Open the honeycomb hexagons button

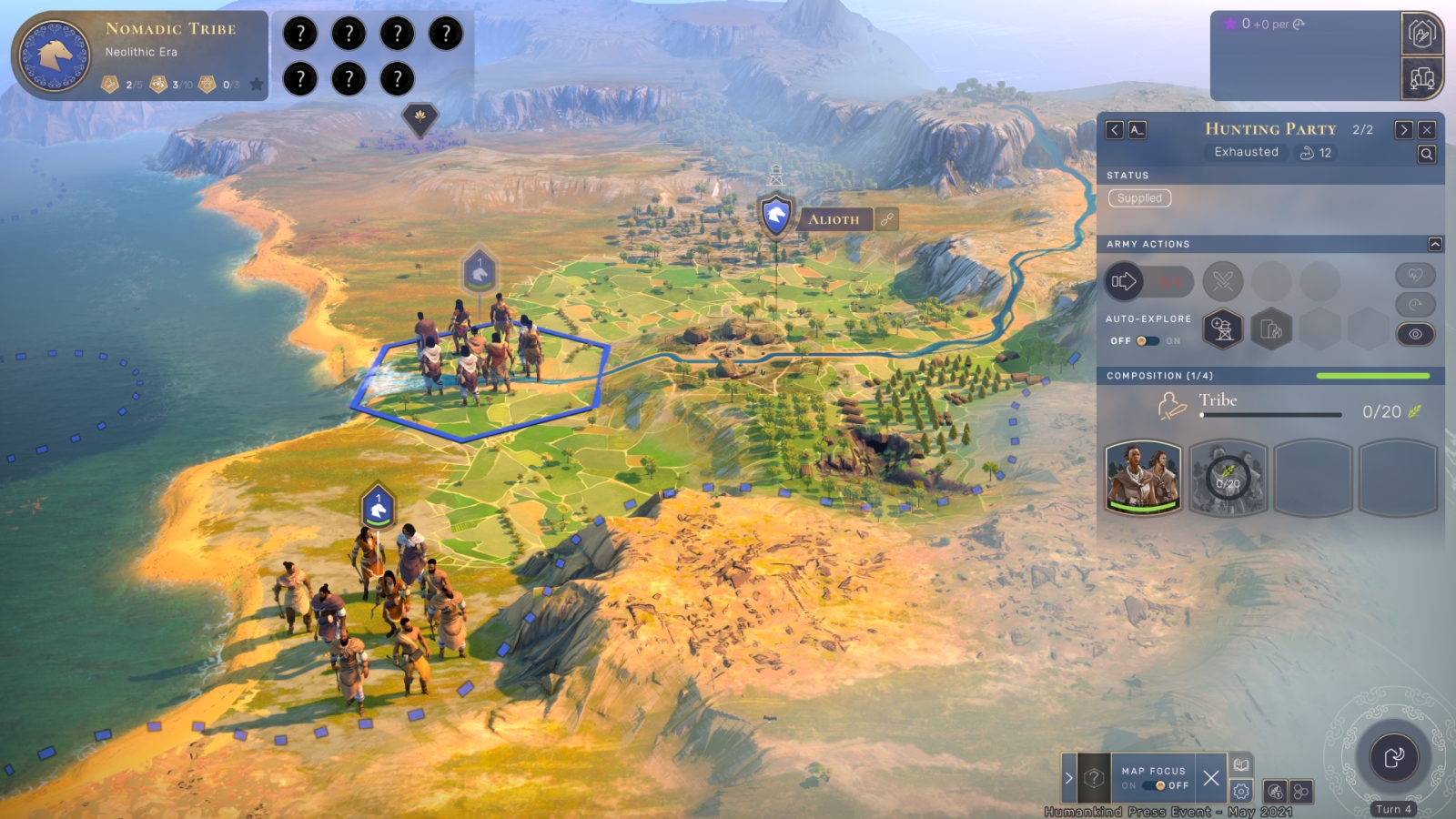click(1301, 792)
